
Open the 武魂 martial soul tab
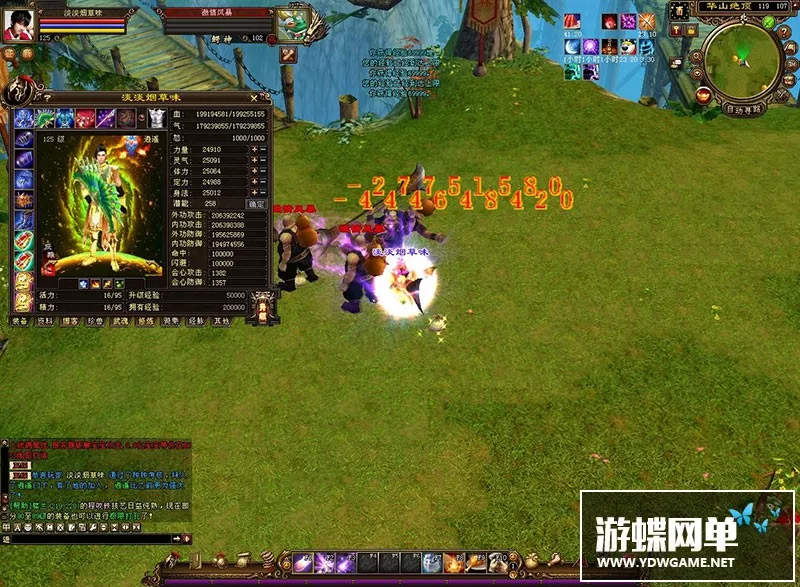click(x=120, y=322)
